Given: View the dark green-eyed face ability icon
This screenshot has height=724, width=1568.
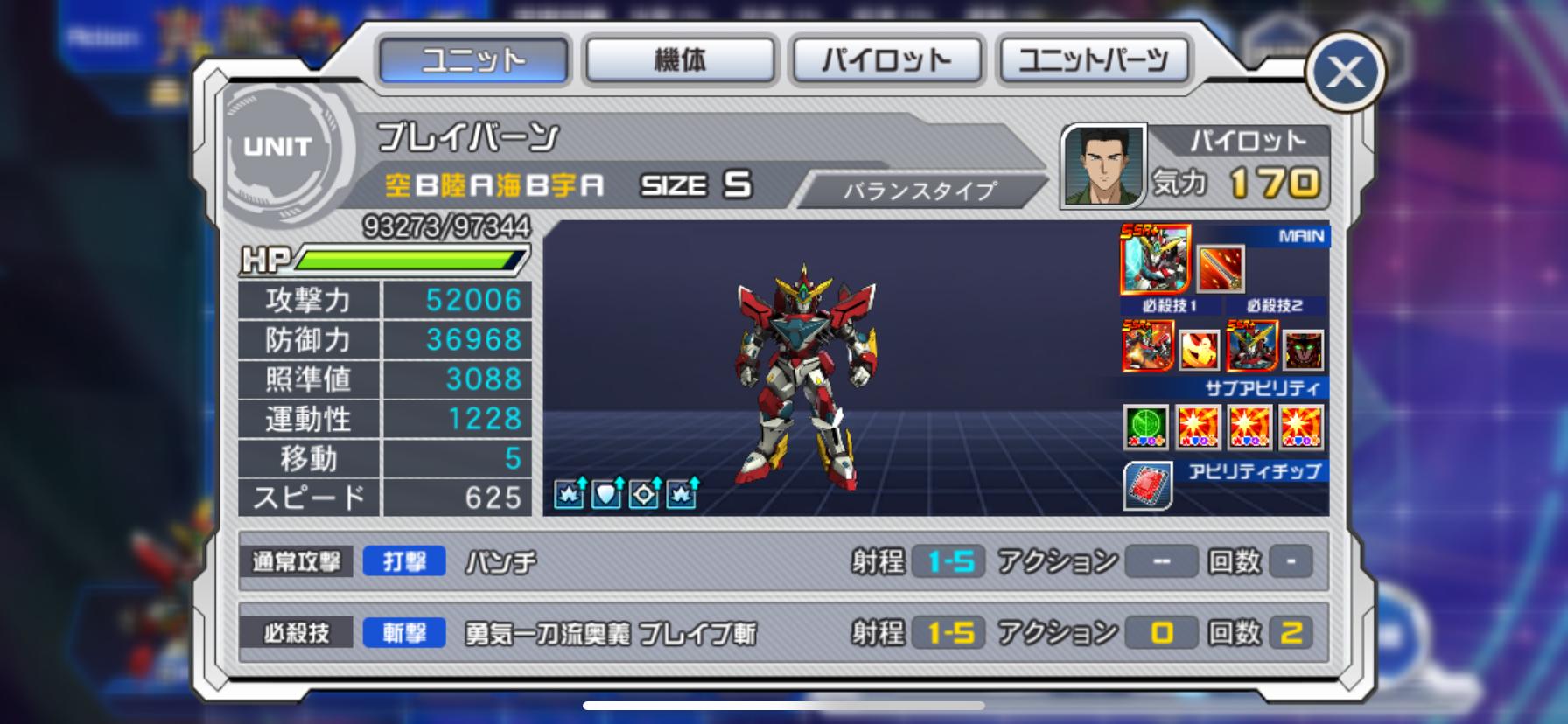Looking at the screenshot, I should (1303, 350).
